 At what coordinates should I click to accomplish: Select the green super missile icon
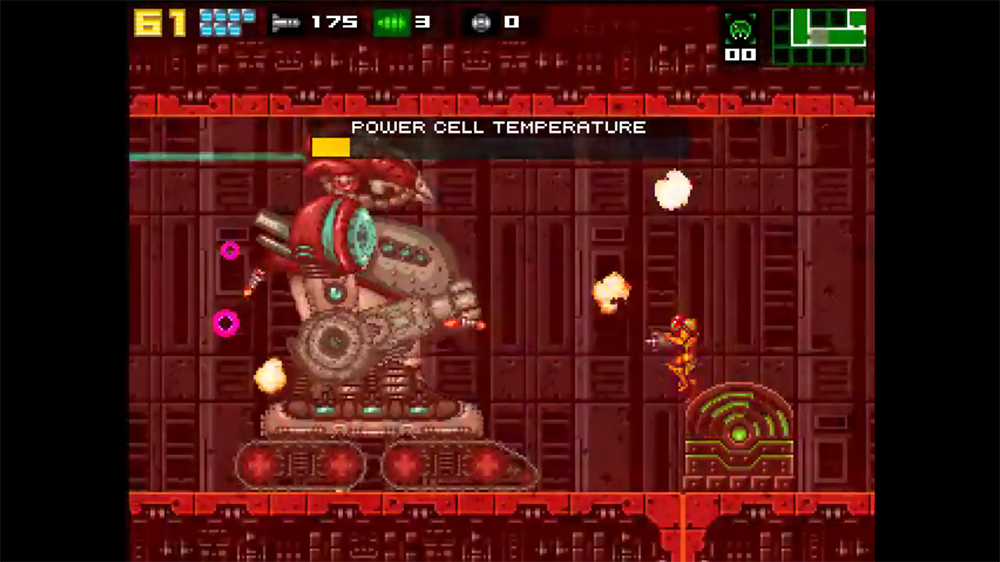coord(392,22)
